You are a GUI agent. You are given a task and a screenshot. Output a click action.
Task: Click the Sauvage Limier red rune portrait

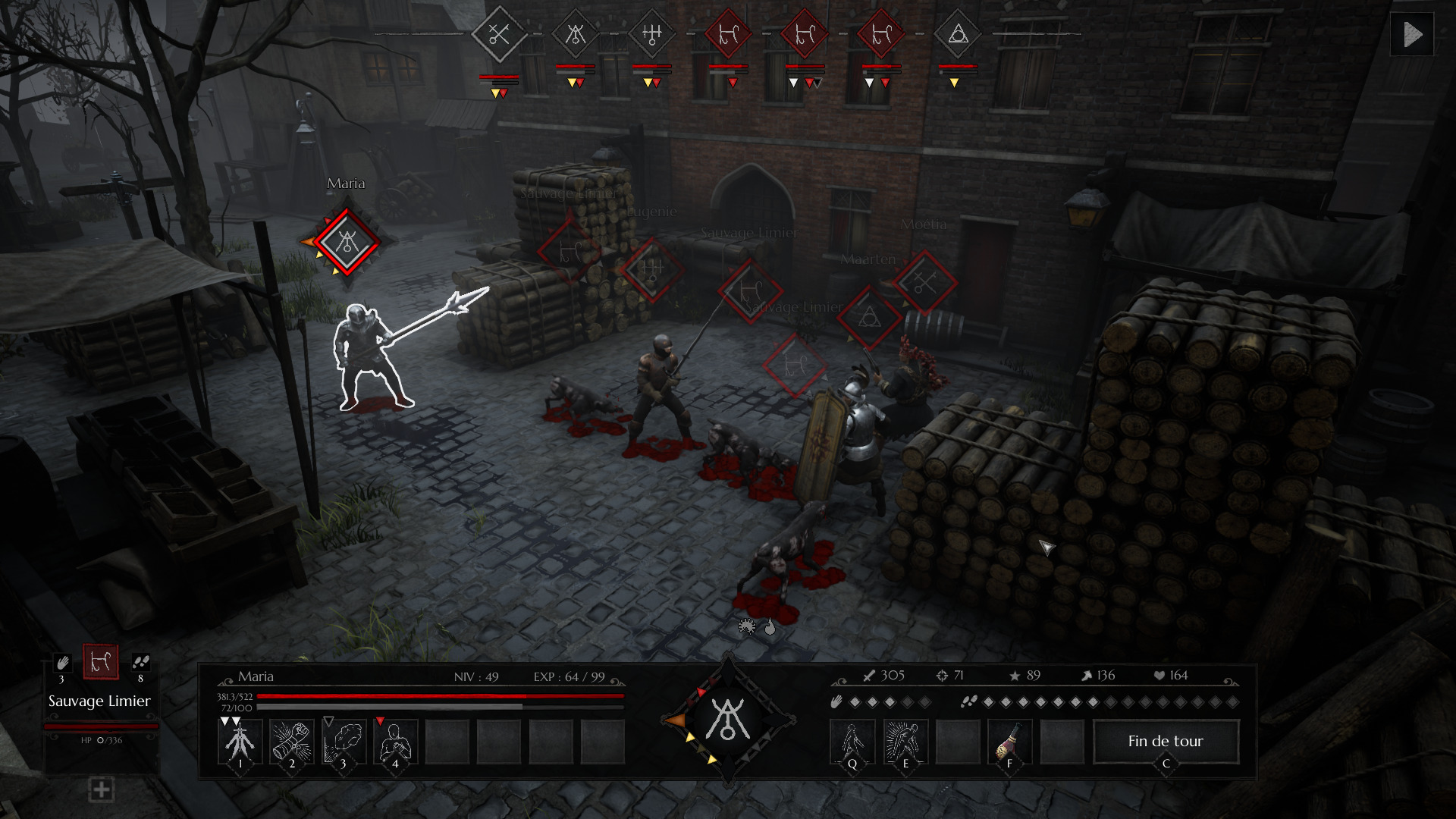tap(101, 662)
